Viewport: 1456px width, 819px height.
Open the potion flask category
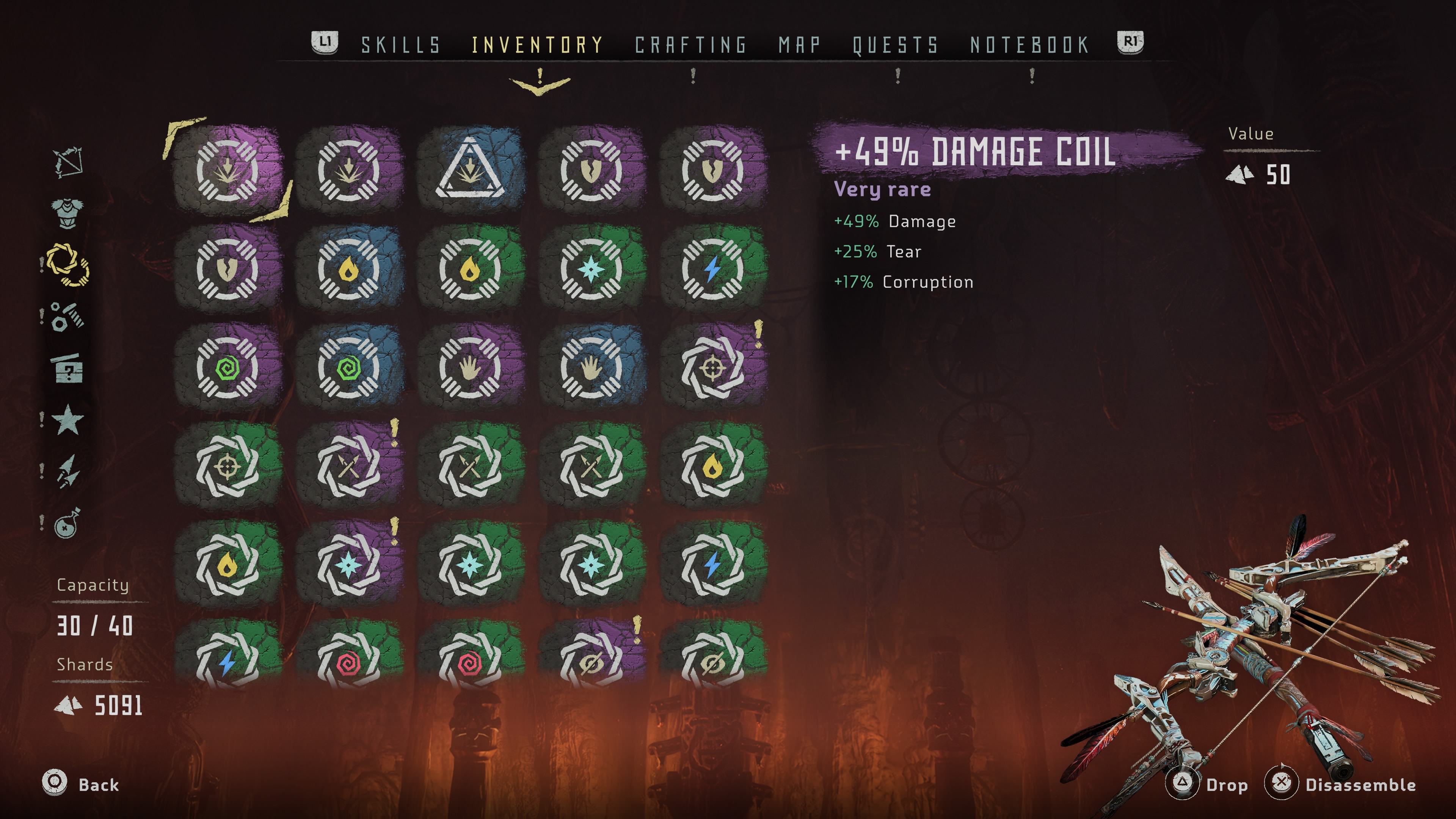(68, 523)
